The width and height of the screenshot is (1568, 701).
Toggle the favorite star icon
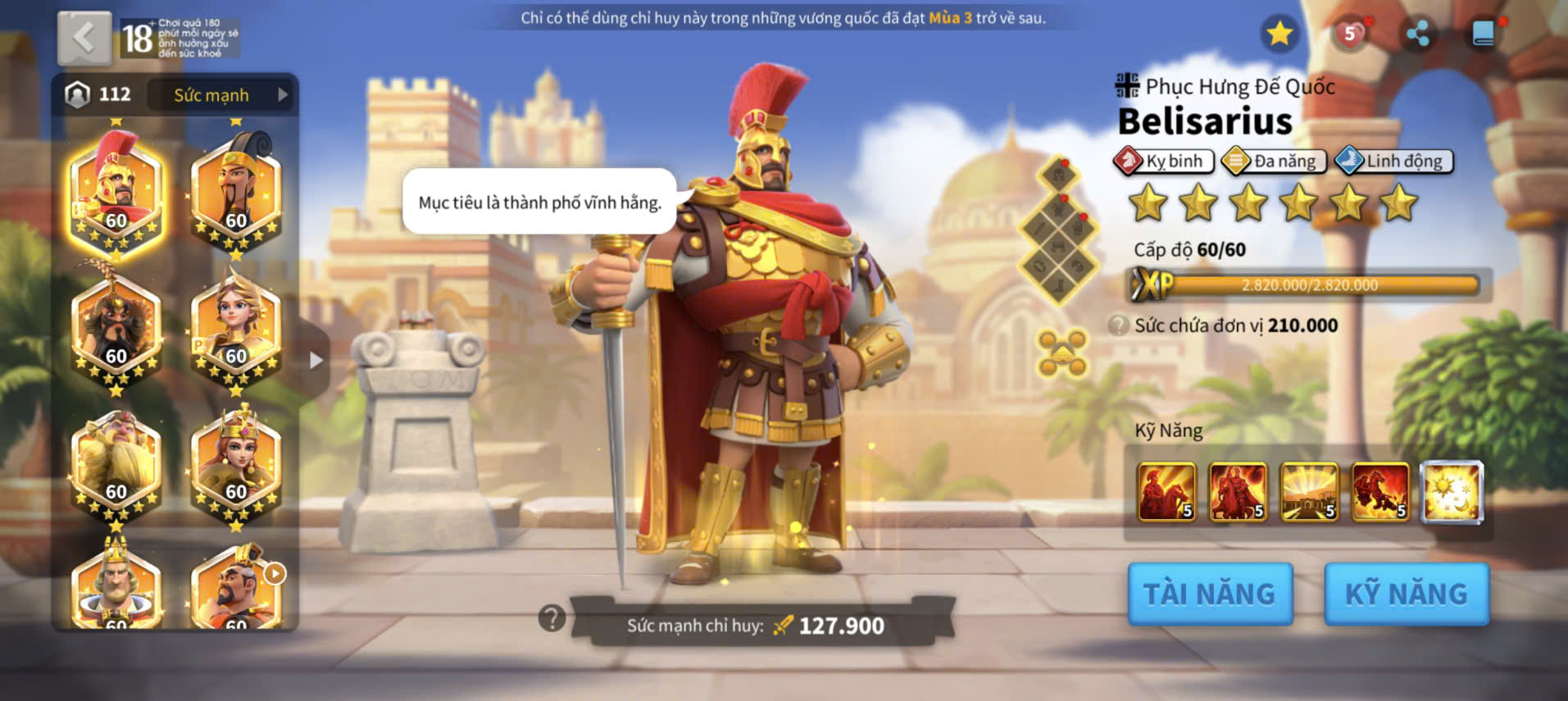coord(1279,34)
